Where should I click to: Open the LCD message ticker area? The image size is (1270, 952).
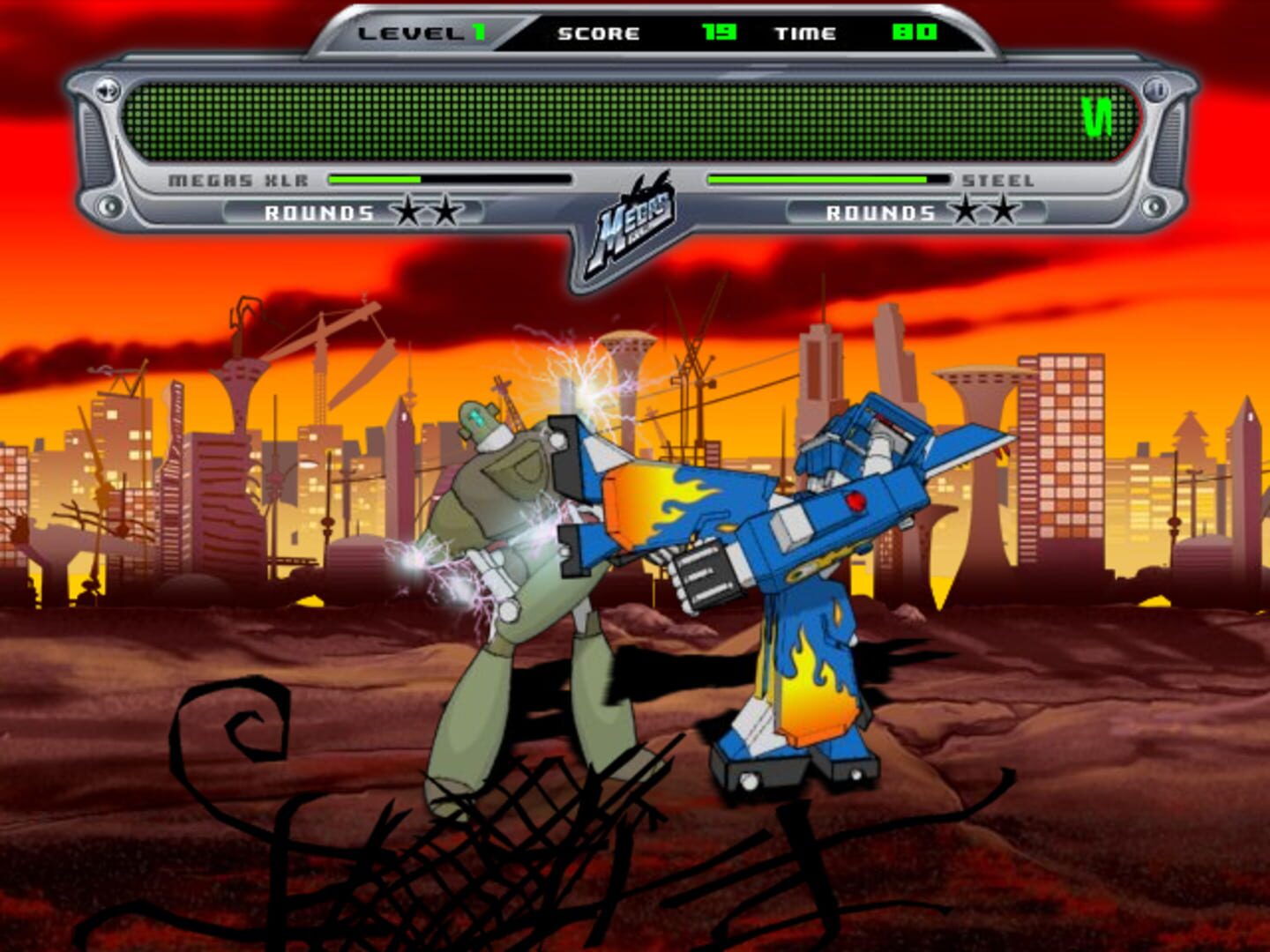(635, 119)
